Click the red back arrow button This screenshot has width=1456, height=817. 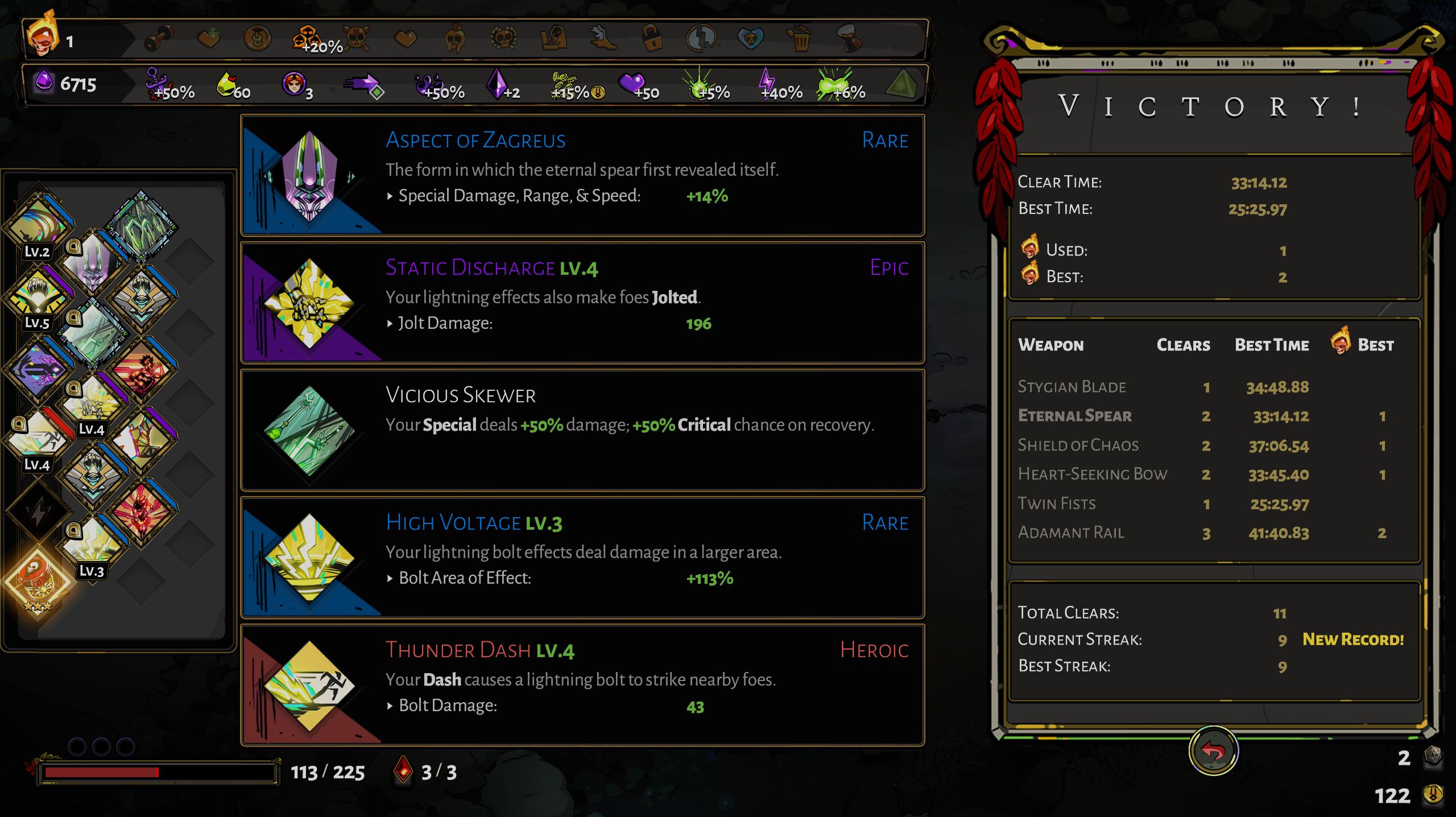coord(1213,751)
